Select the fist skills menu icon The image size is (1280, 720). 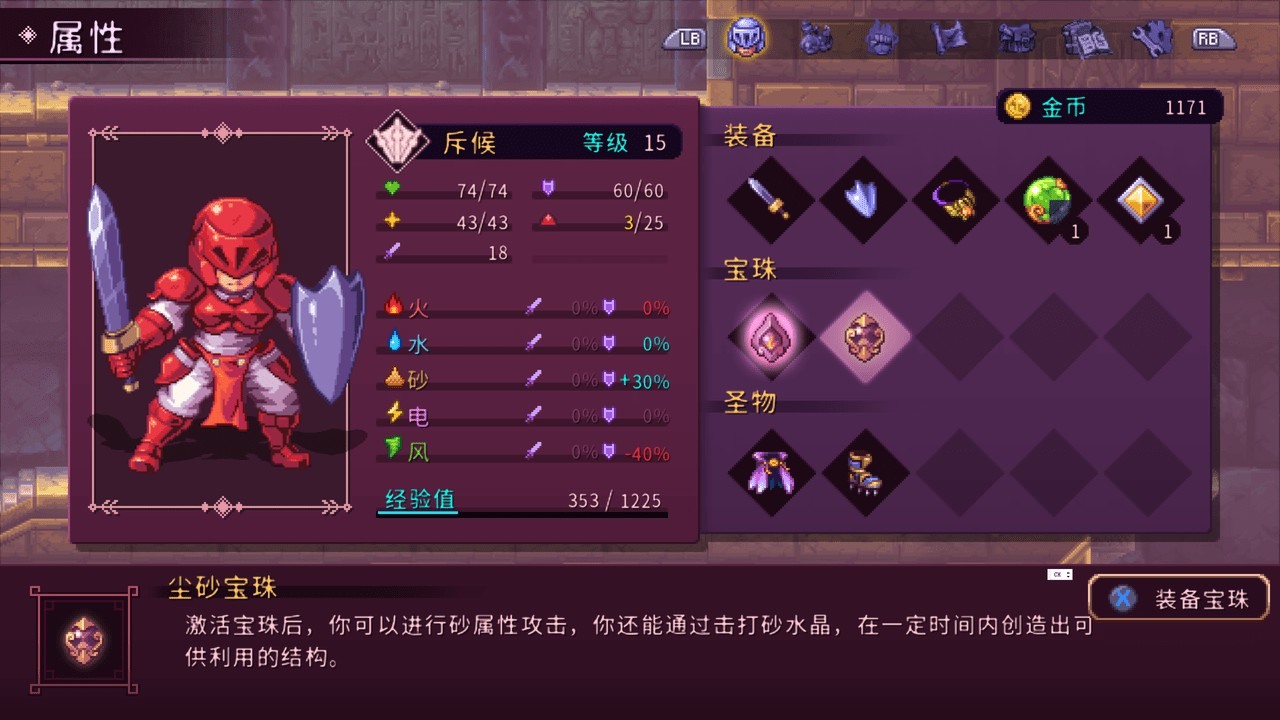tap(880, 38)
